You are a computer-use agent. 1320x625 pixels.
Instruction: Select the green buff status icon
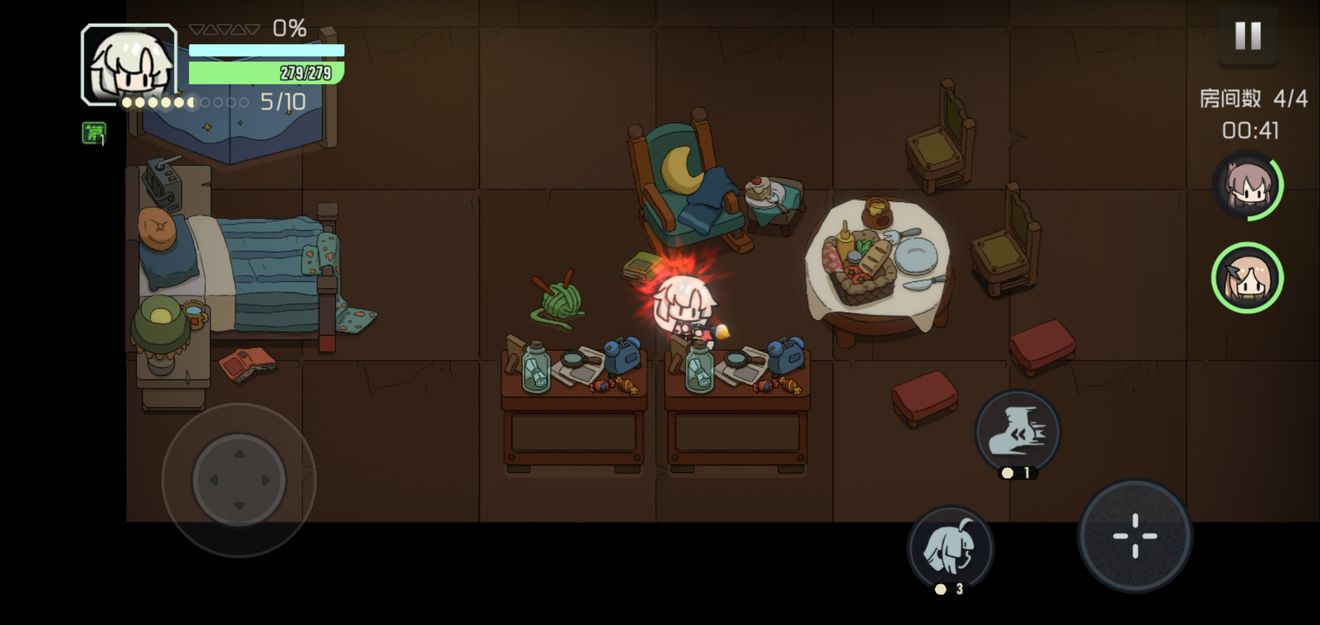[93, 132]
